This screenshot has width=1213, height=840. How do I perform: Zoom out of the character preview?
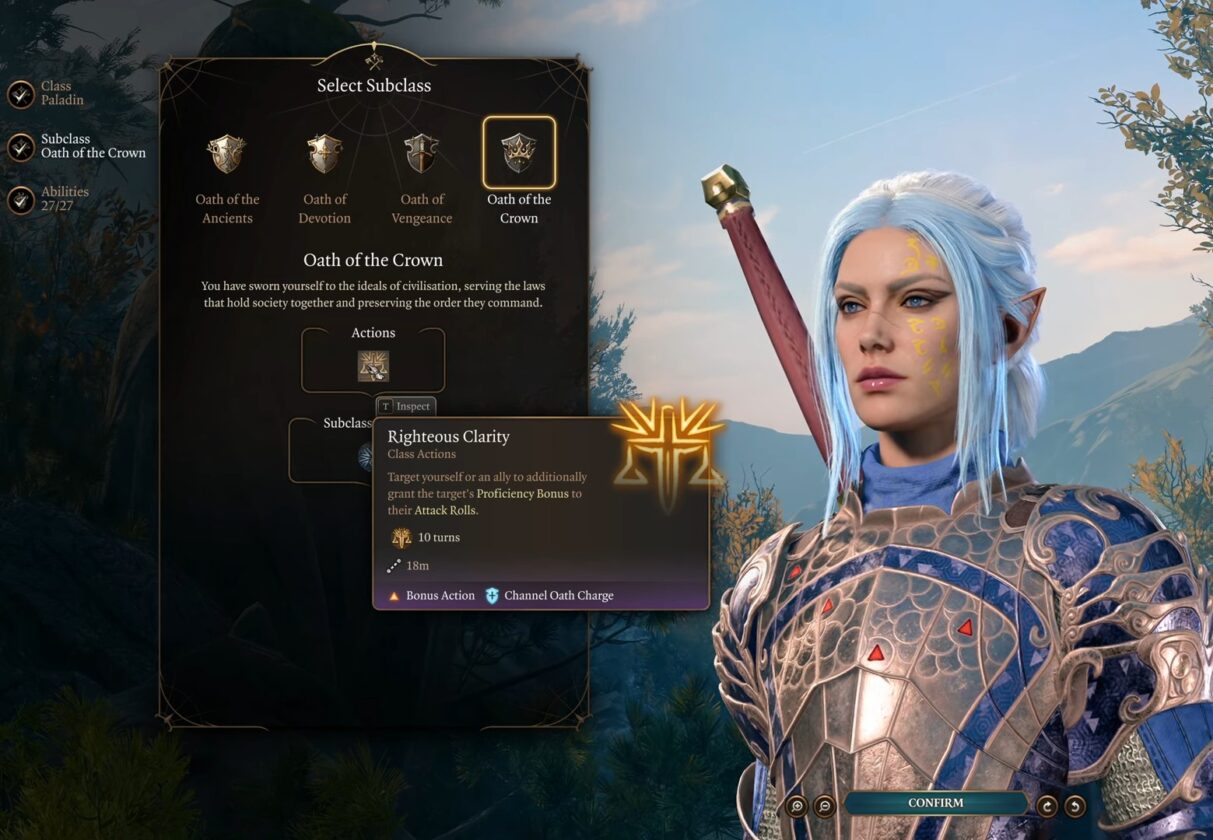(x=824, y=805)
